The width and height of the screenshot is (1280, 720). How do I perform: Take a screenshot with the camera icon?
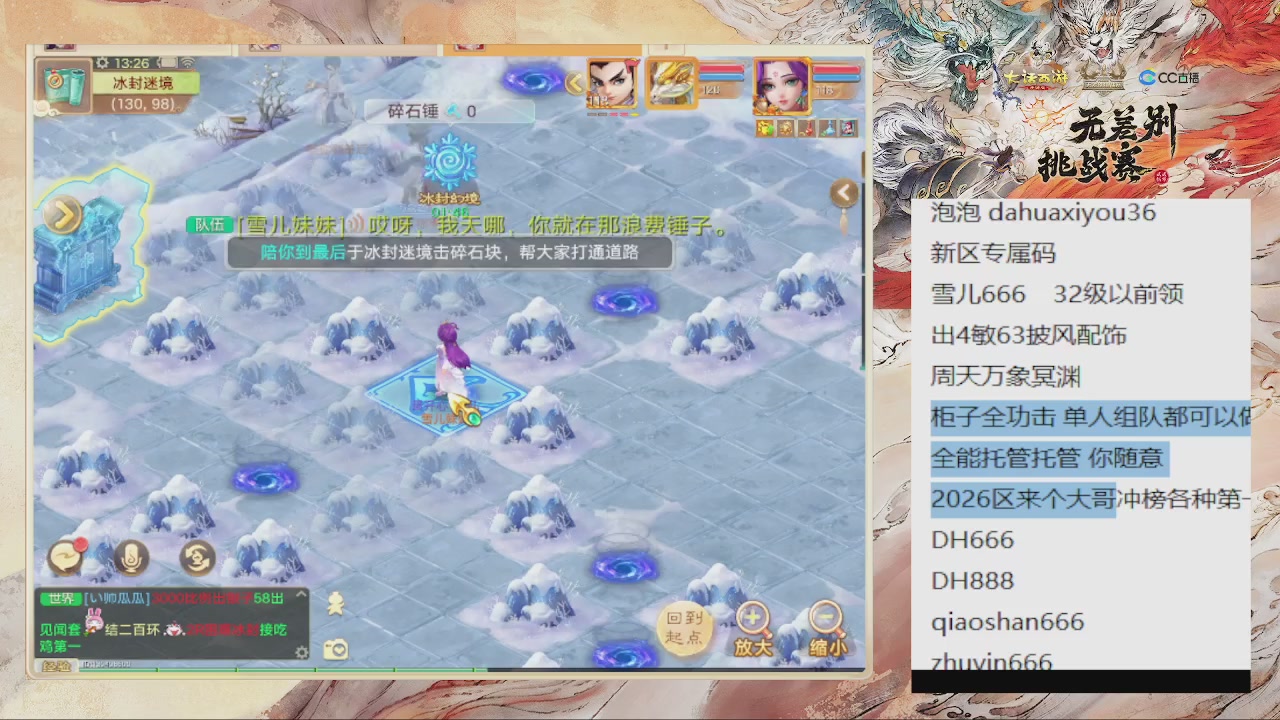(337, 649)
